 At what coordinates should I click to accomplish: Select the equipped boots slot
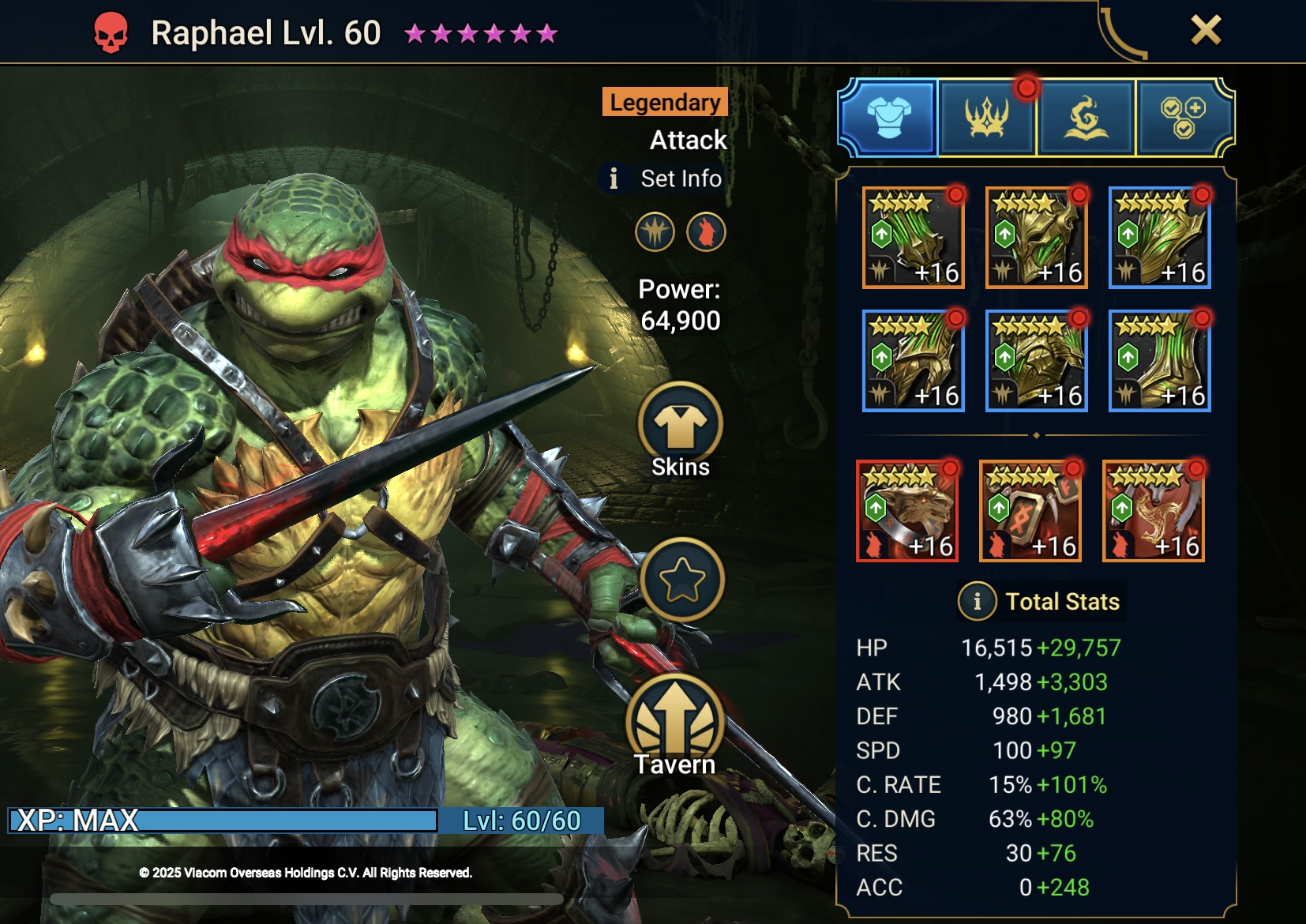(1160, 361)
